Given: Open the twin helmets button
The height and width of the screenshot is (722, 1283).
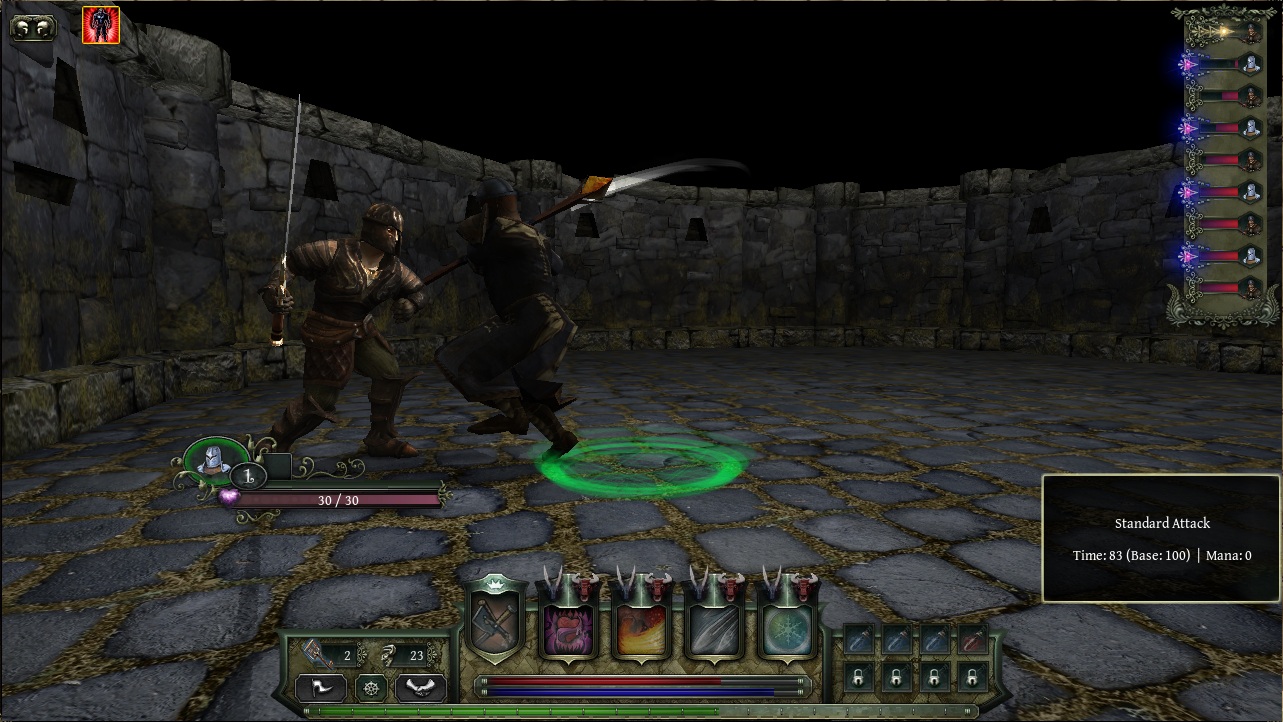Looking at the screenshot, I should coord(33,27).
